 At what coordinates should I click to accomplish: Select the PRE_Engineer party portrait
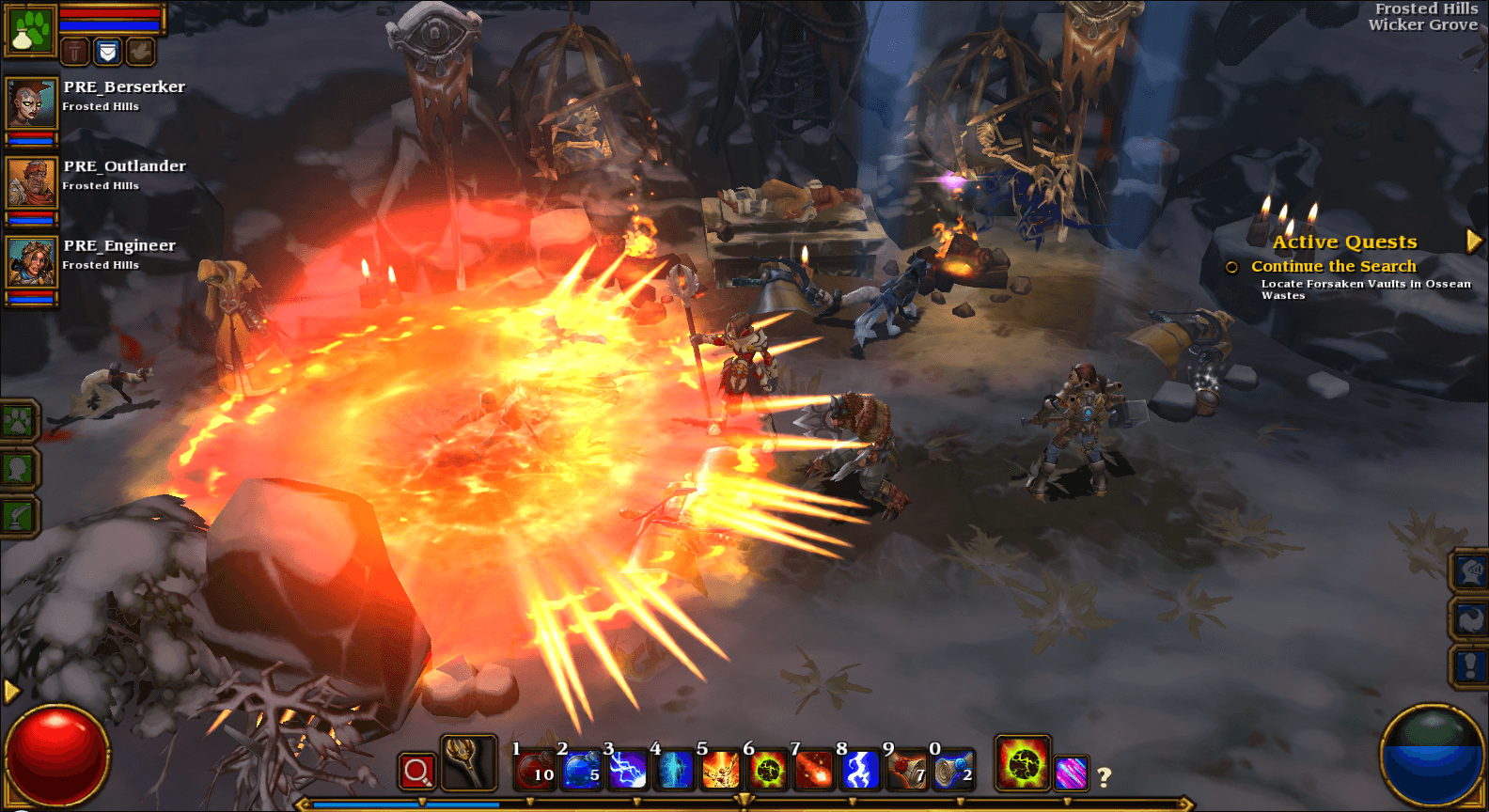pyautogui.click(x=31, y=261)
